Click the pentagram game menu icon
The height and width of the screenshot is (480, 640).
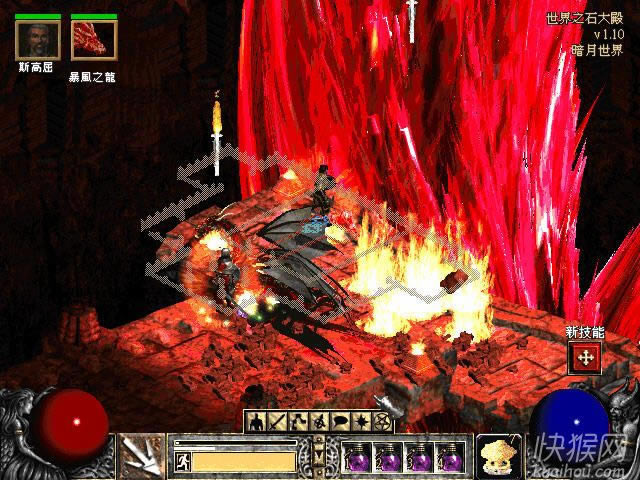380,421
